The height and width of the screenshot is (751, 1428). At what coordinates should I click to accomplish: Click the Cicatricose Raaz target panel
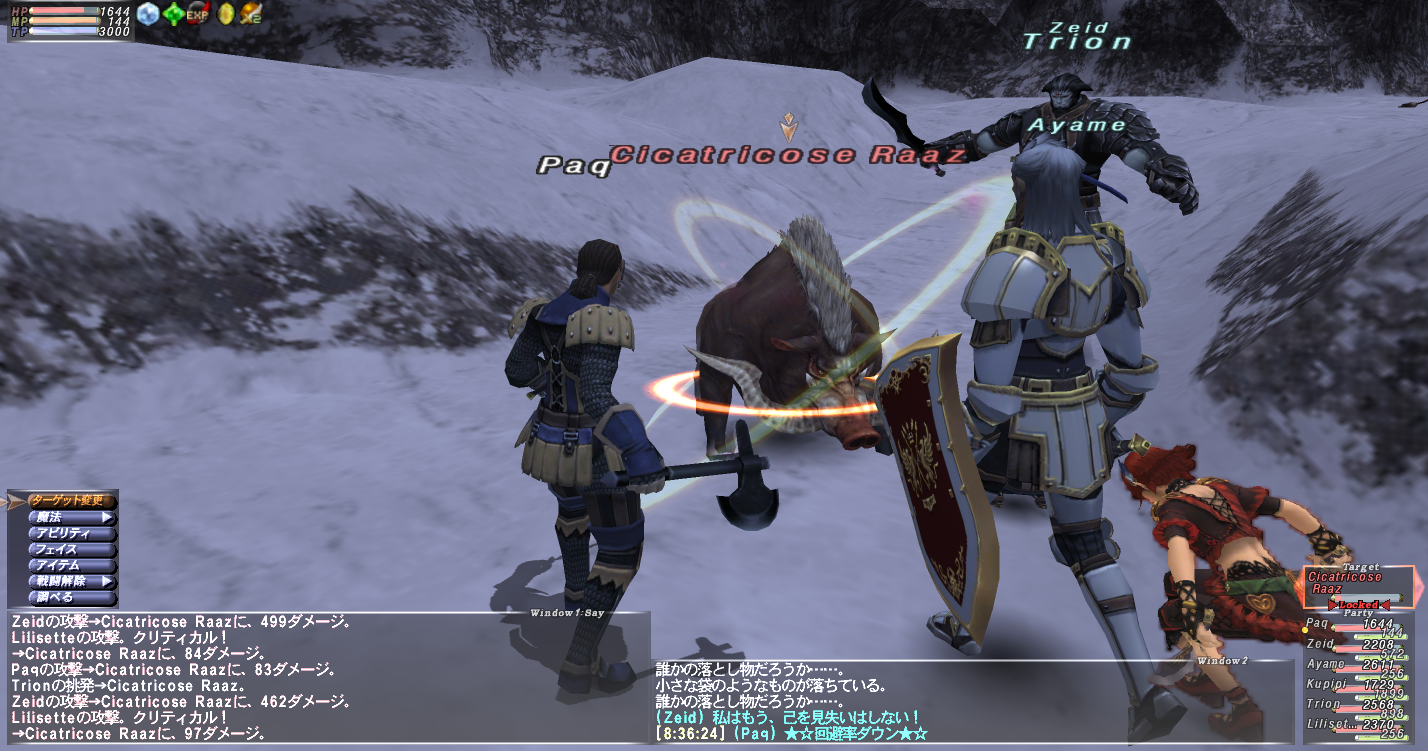1358,584
